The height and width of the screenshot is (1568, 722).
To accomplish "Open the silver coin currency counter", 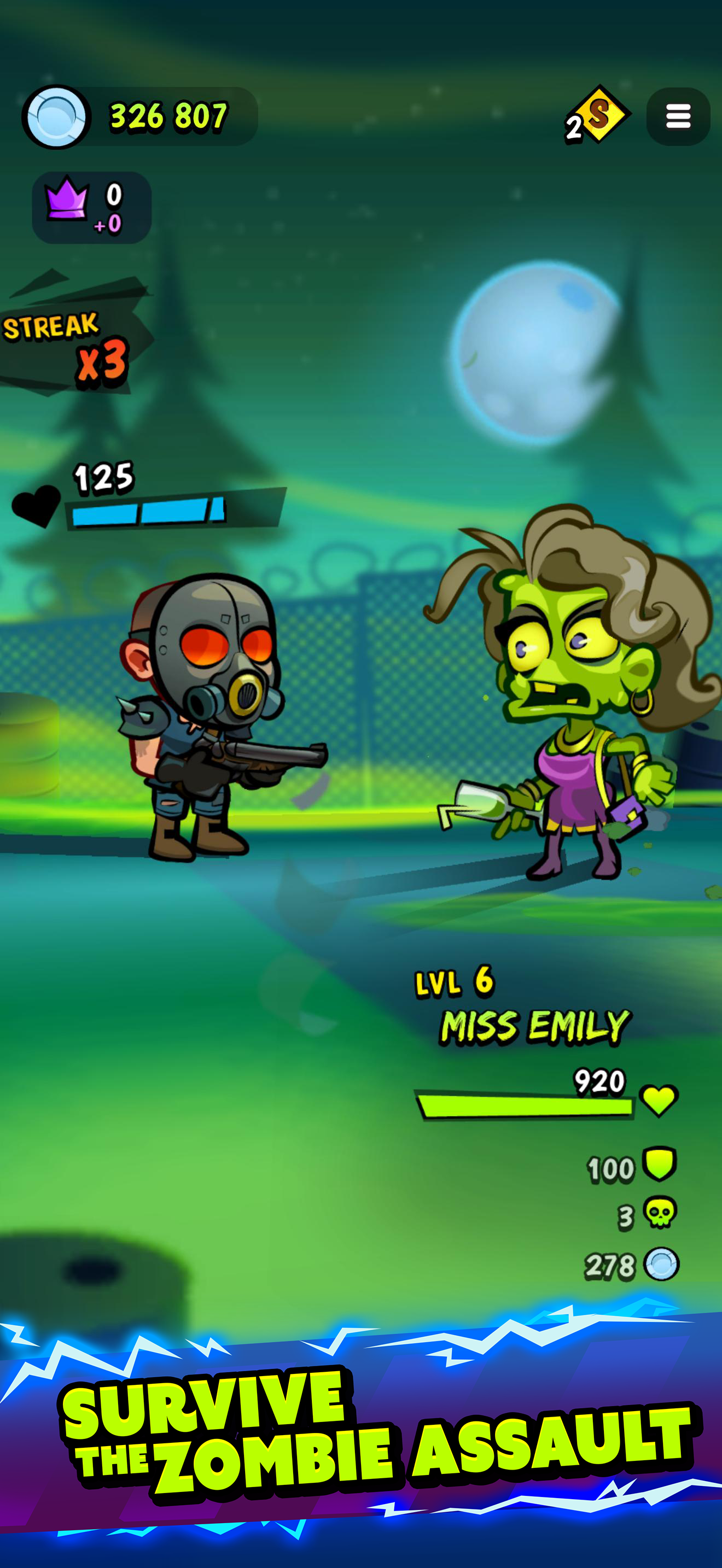I will tap(140, 116).
